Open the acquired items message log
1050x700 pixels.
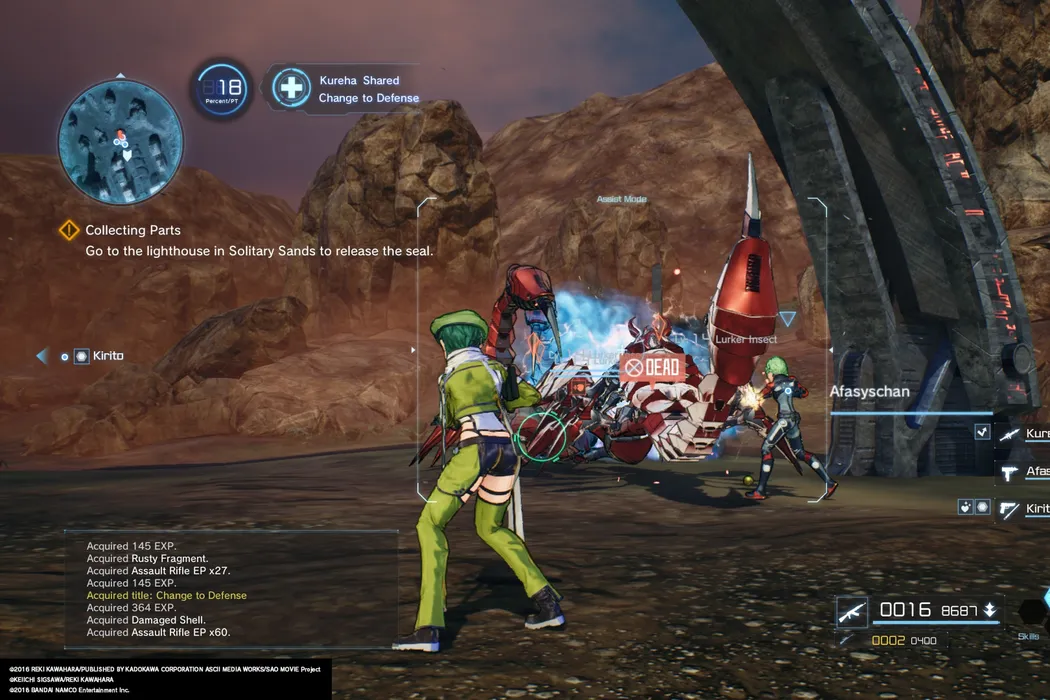tap(230, 589)
